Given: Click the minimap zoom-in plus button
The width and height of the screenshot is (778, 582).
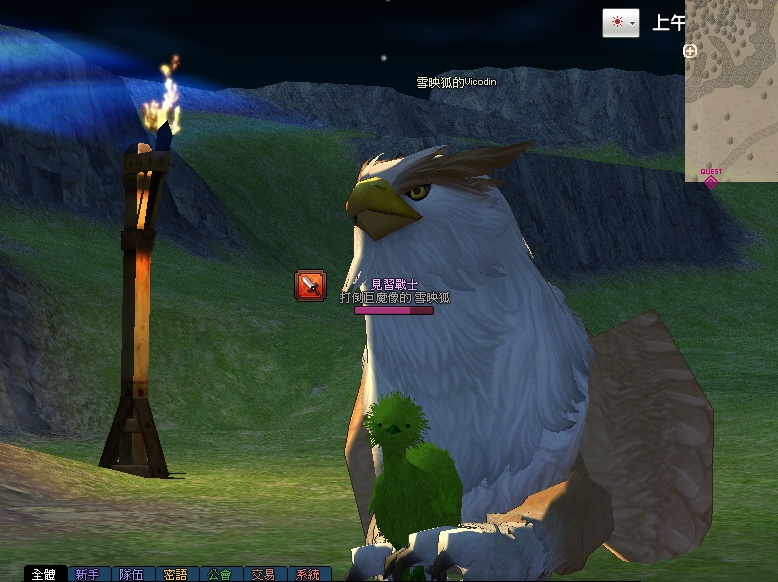Looking at the screenshot, I should point(690,50).
